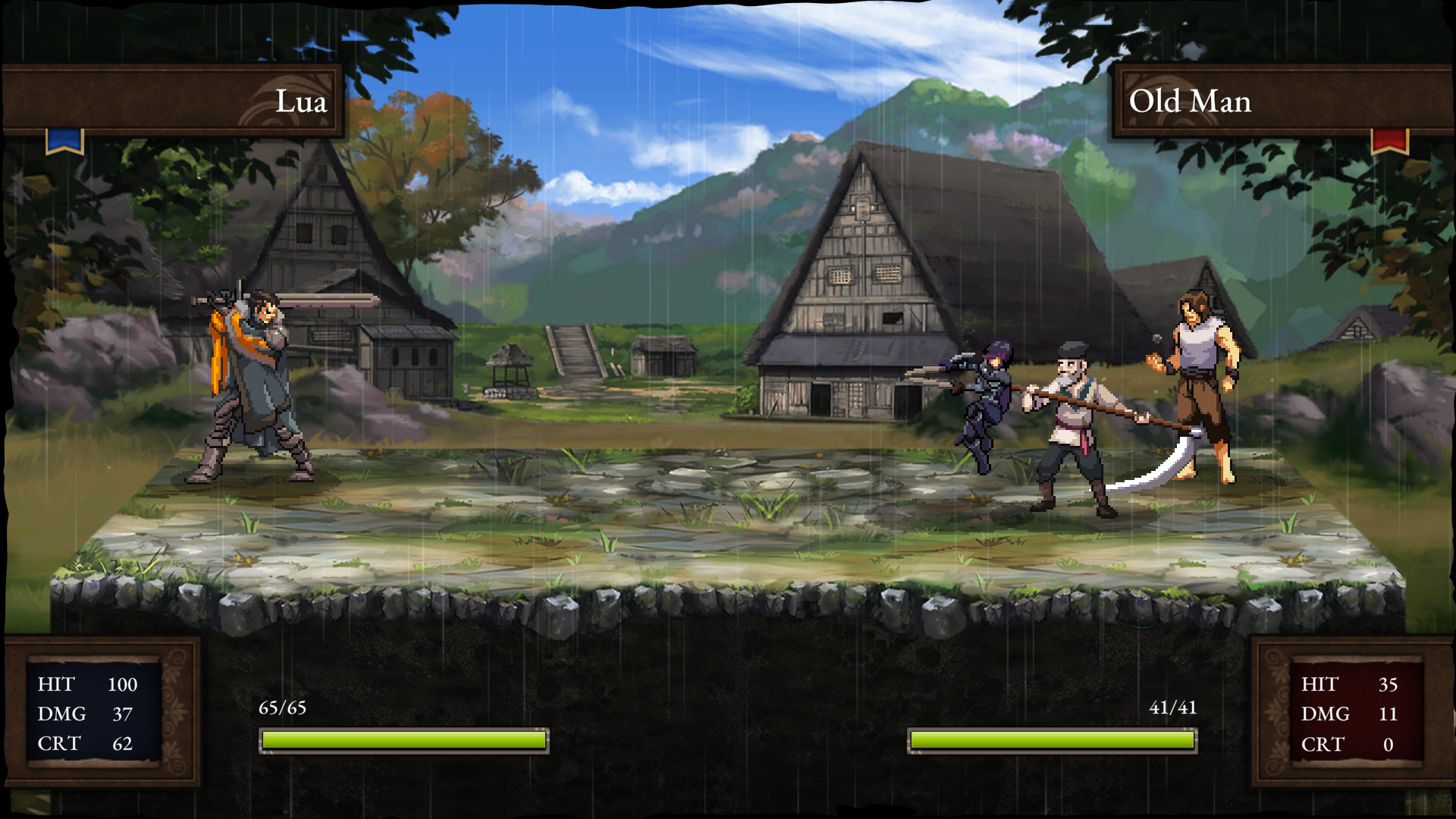Click the Lua nameplate banner
The width and height of the screenshot is (1456, 819).
[302, 102]
